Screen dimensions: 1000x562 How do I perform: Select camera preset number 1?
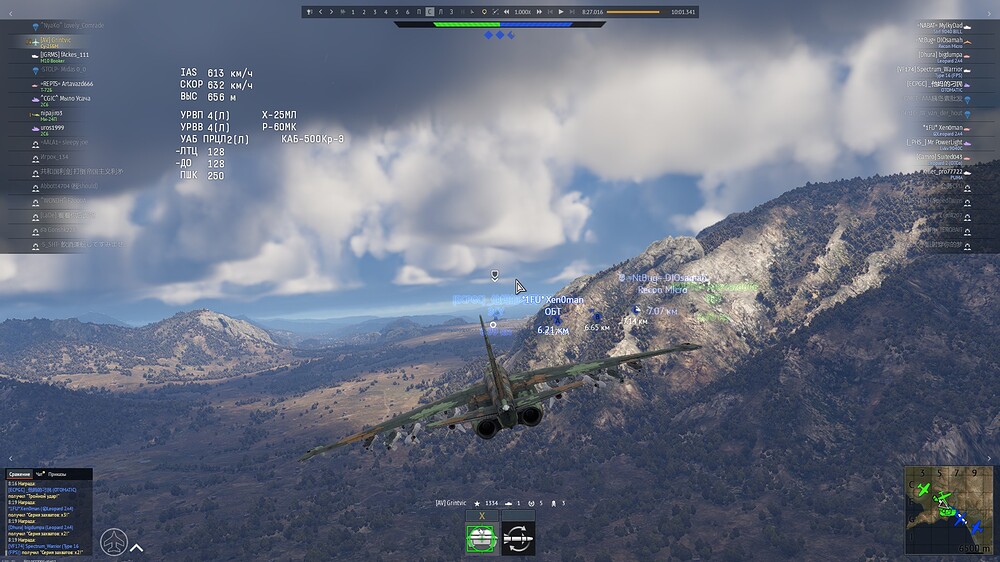[354, 12]
